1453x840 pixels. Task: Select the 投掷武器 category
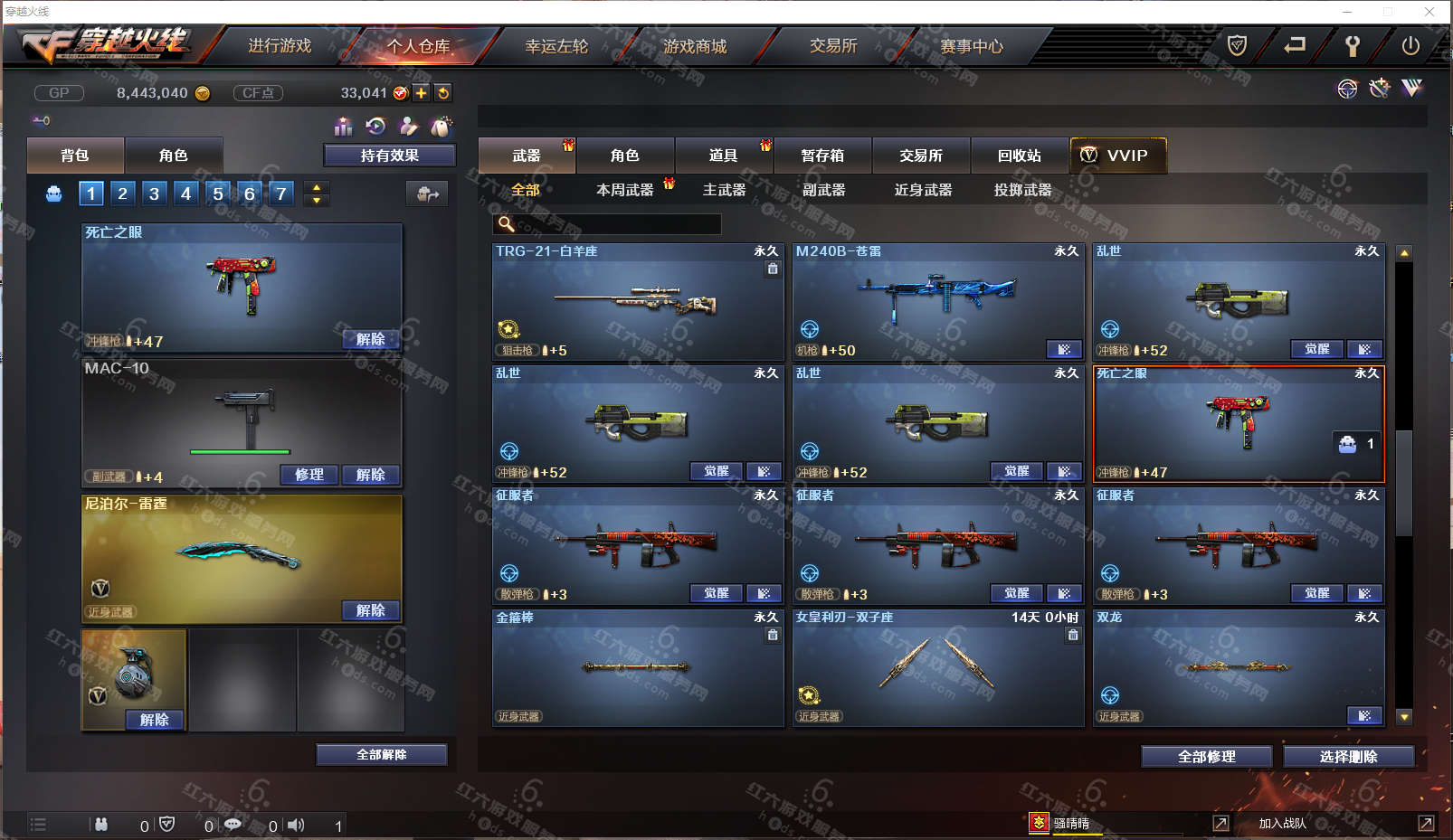tap(1022, 190)
